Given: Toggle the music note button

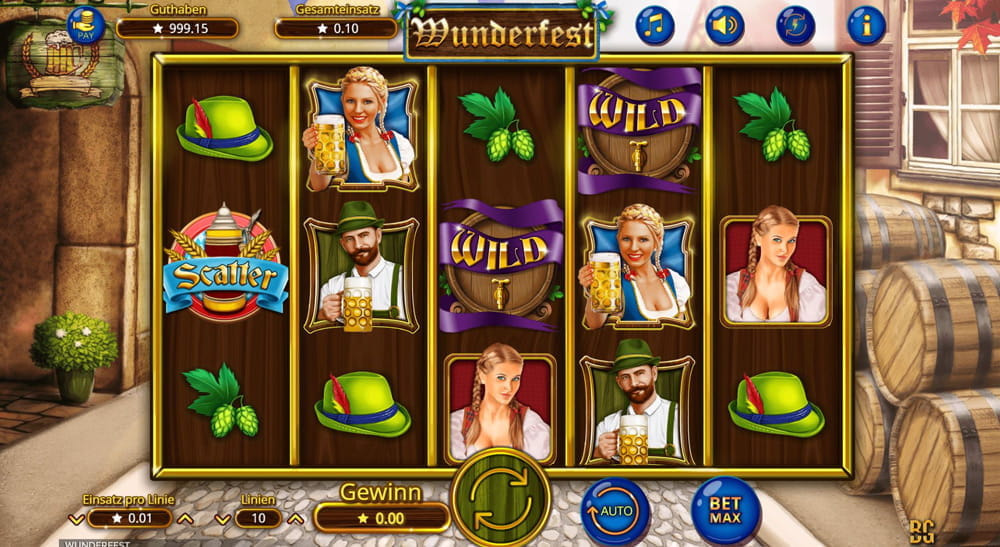Looking at the screenshot, I should (x=655, y=25).
